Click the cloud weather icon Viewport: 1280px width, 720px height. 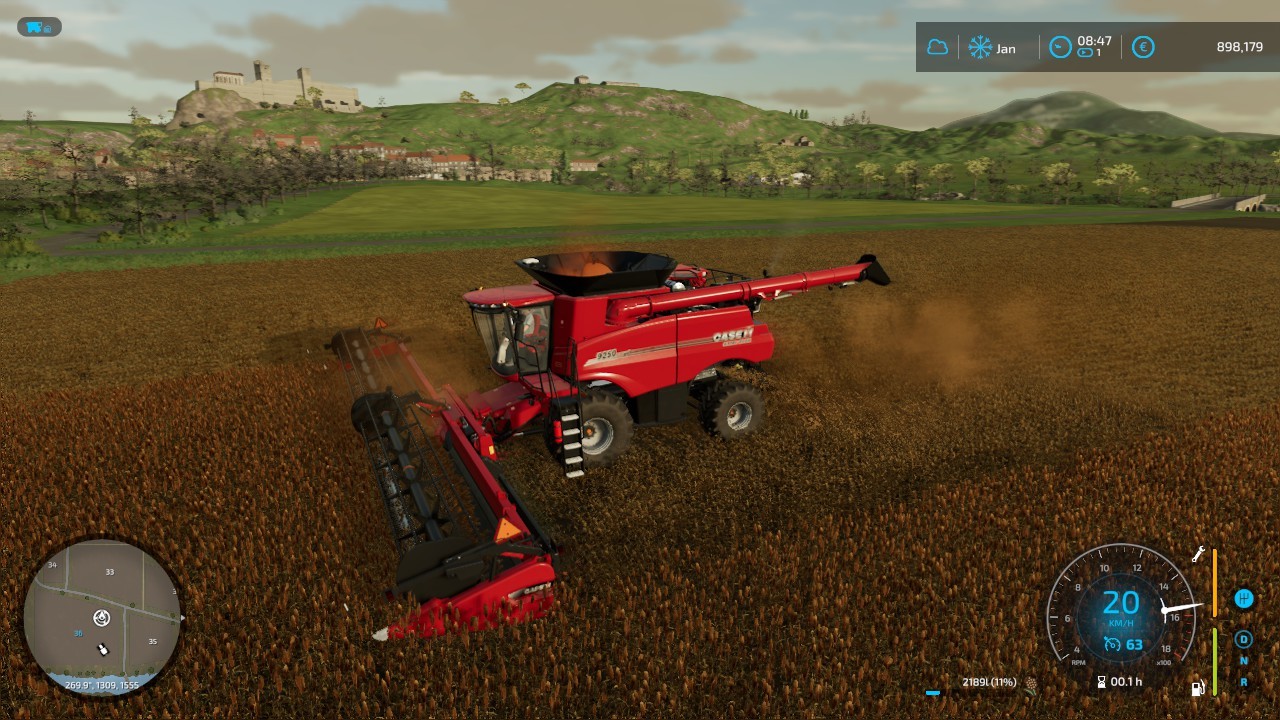(x=937, y=47)
